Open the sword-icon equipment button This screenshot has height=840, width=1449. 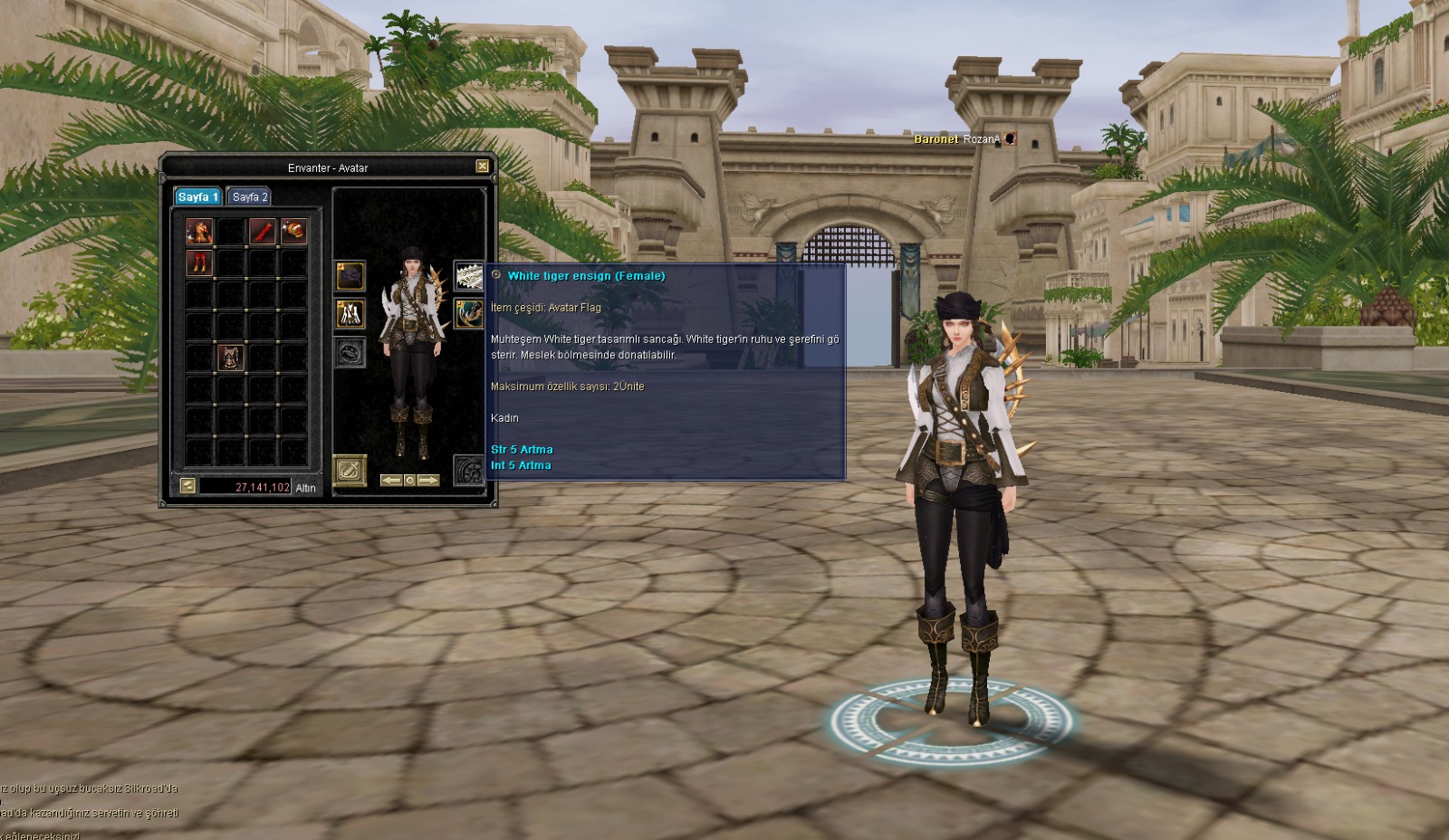(350, 470)
